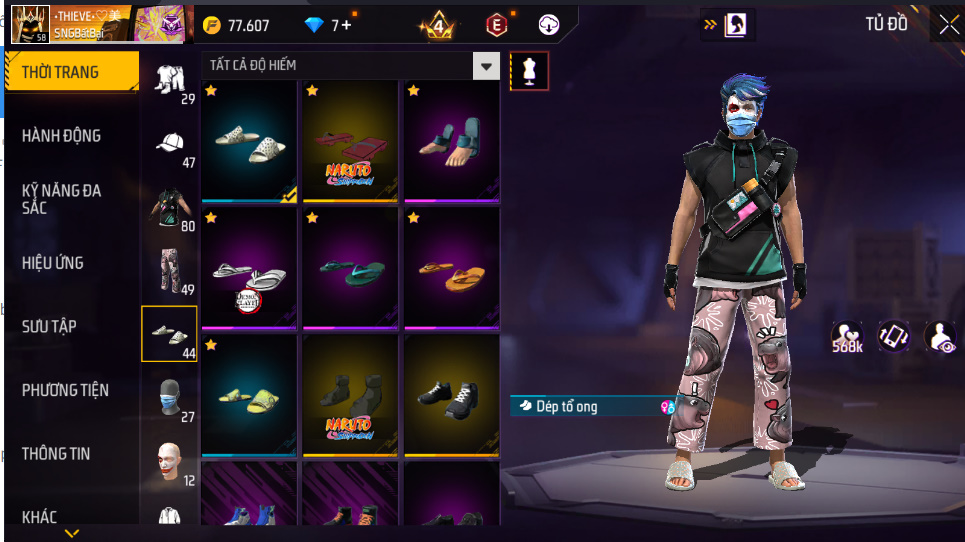The height and width of the screenshot is (542, 965).
Task: Show the Thông Tin section
Action: (56, 454)
